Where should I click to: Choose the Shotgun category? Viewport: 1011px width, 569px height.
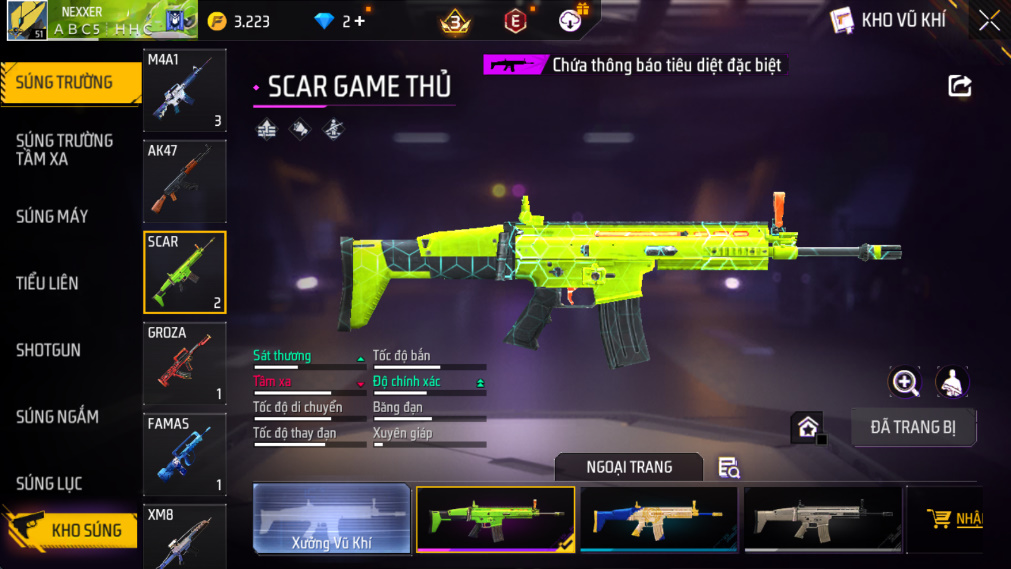[48, 350]
